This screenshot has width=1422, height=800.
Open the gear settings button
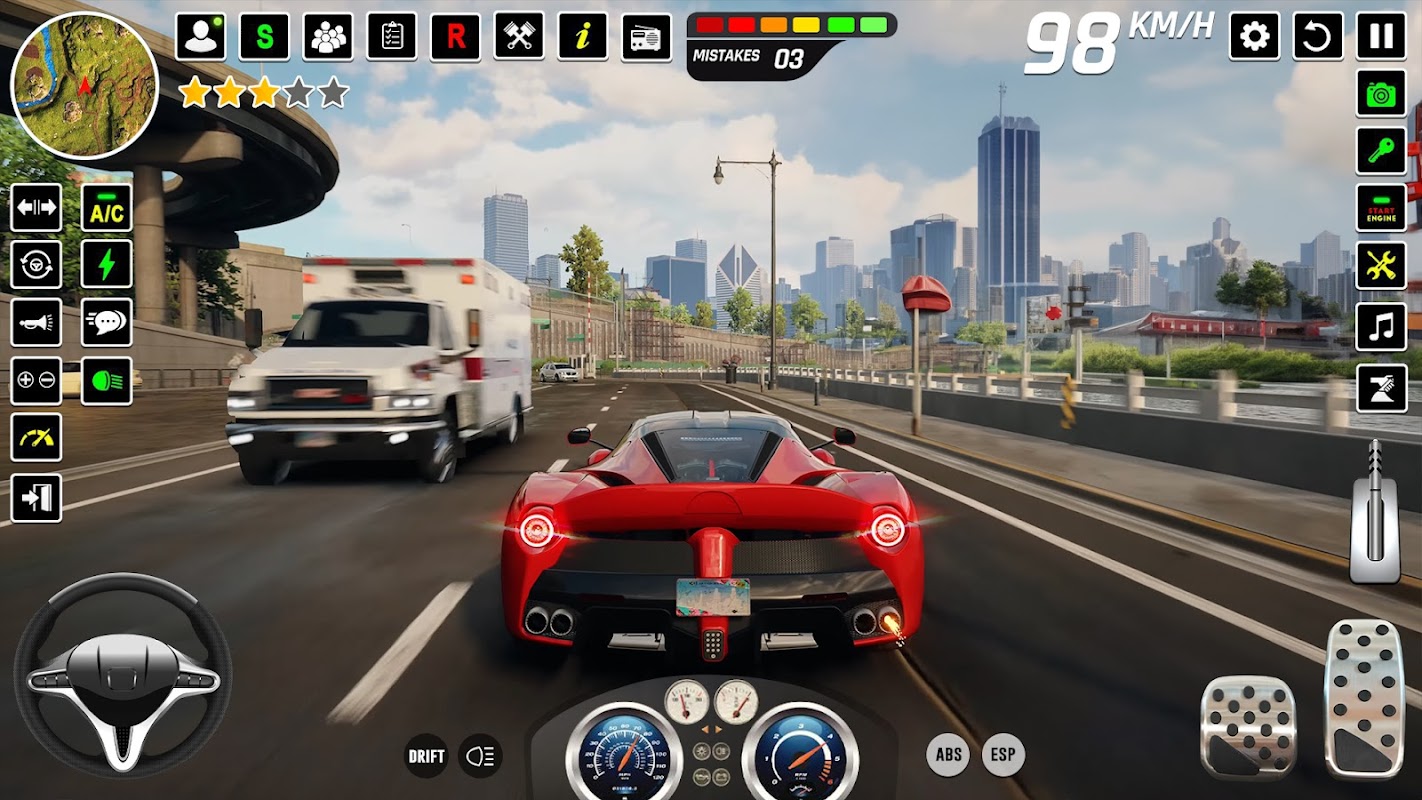[x=1254, y=37]
